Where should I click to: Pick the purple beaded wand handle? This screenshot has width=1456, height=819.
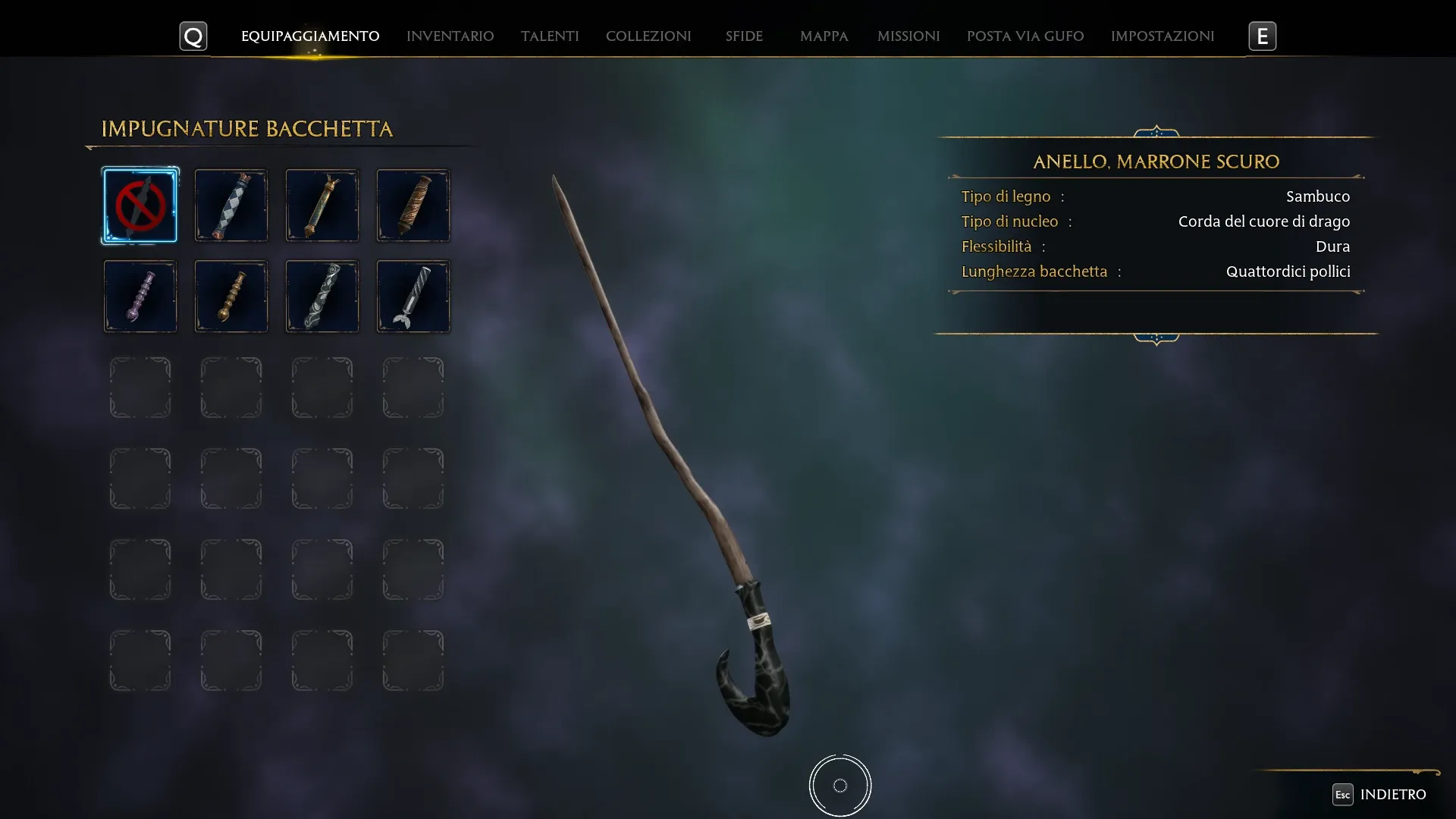pyautogui.click(x=140, y=297)
